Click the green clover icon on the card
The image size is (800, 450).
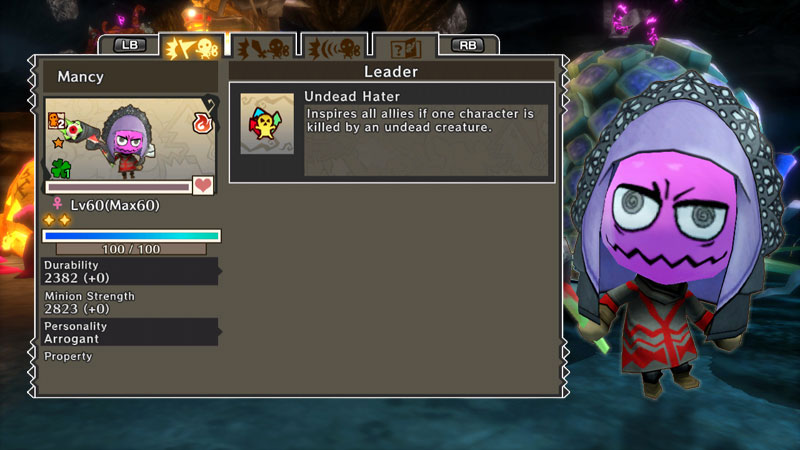tap(62, 167)
